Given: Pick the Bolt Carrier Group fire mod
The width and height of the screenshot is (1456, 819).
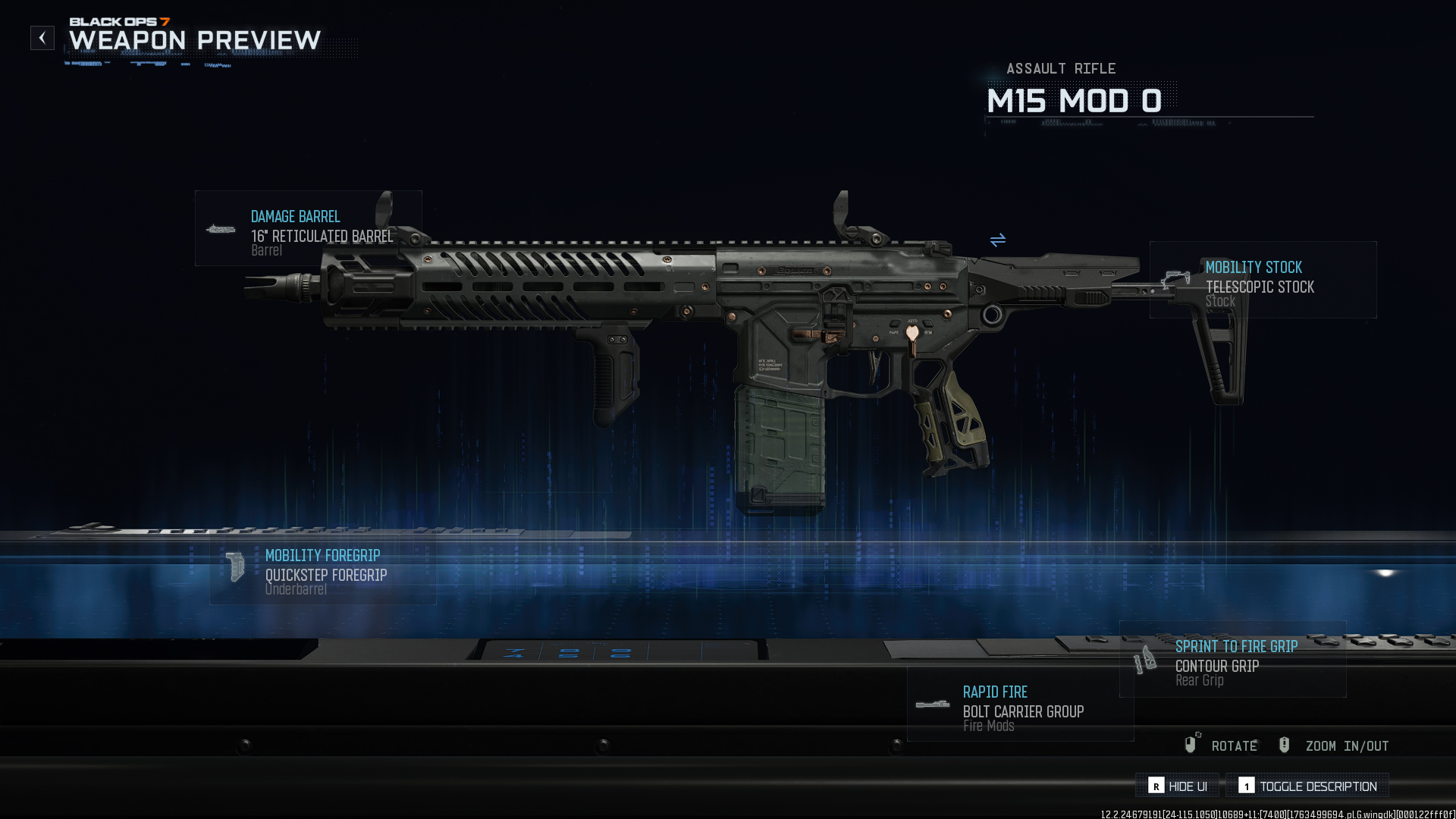Looking at the screenshot, I should pos(1020,704).
